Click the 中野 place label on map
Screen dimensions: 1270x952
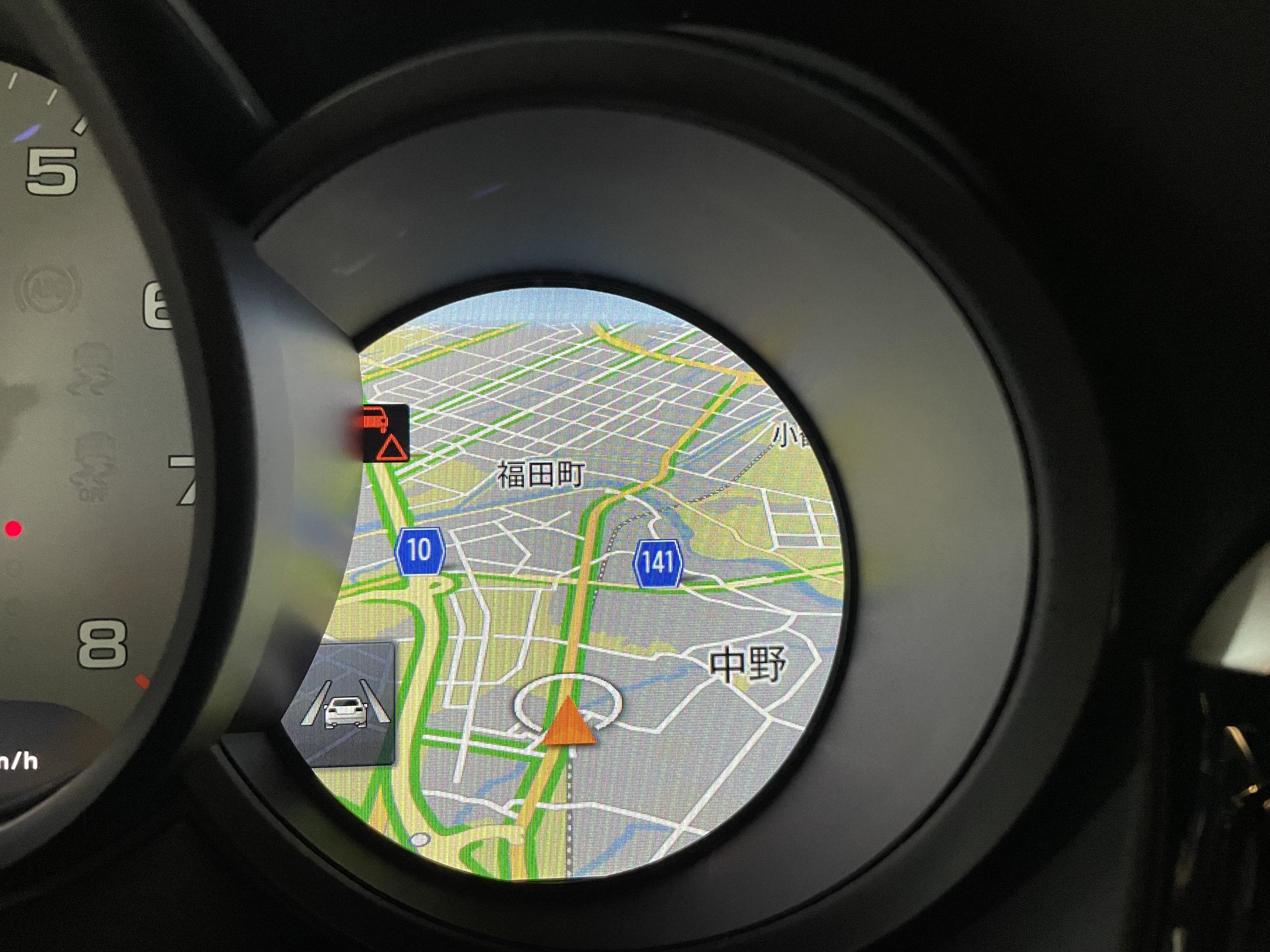pyautogui.click(x=747, y=664)
